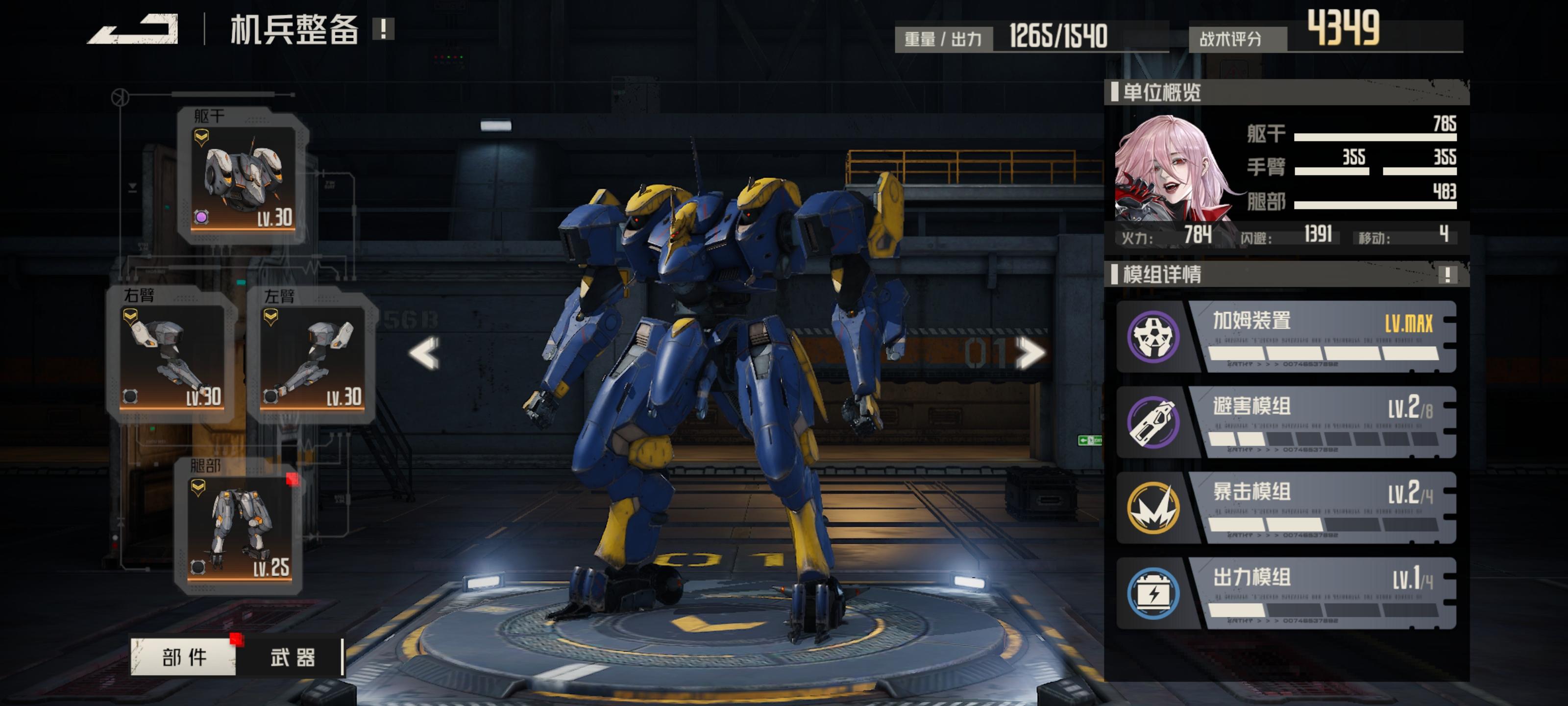Open the 出力模组 output module
Screen dimensions: 1568x706
click(x=1286, y=593)
